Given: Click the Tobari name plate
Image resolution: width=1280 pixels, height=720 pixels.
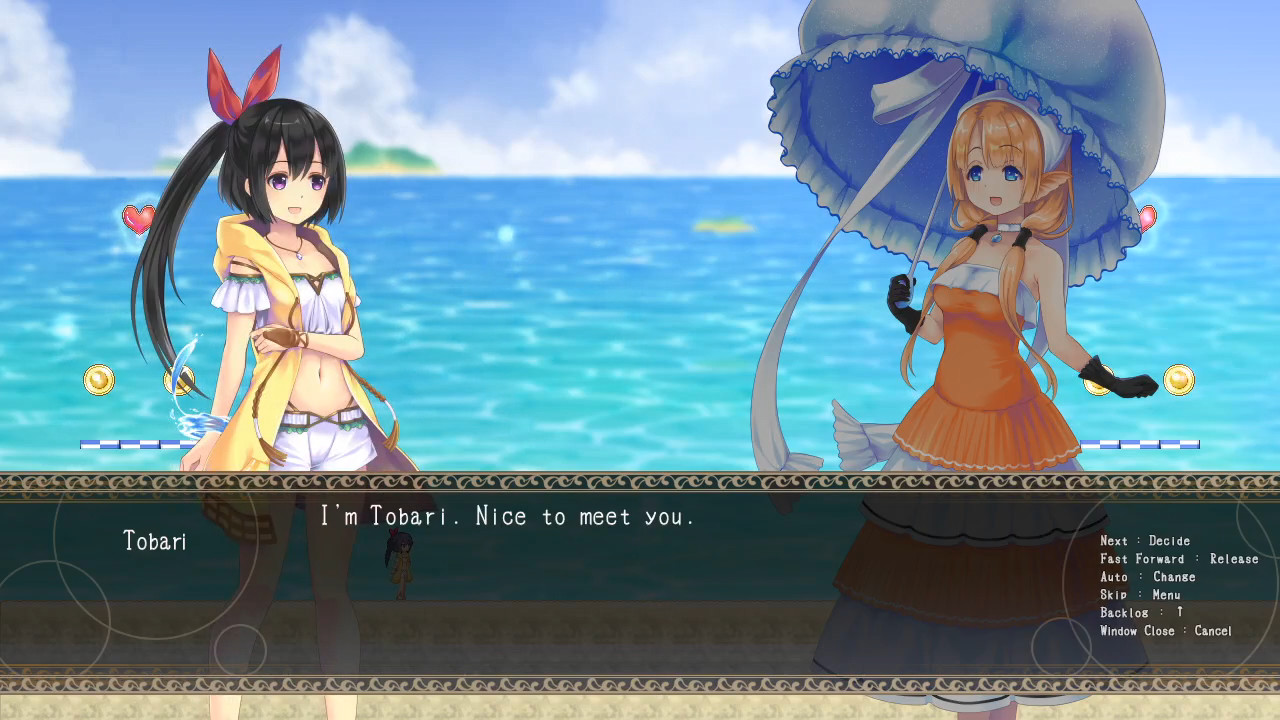Looking at the screenshot, I should [156, 542].
